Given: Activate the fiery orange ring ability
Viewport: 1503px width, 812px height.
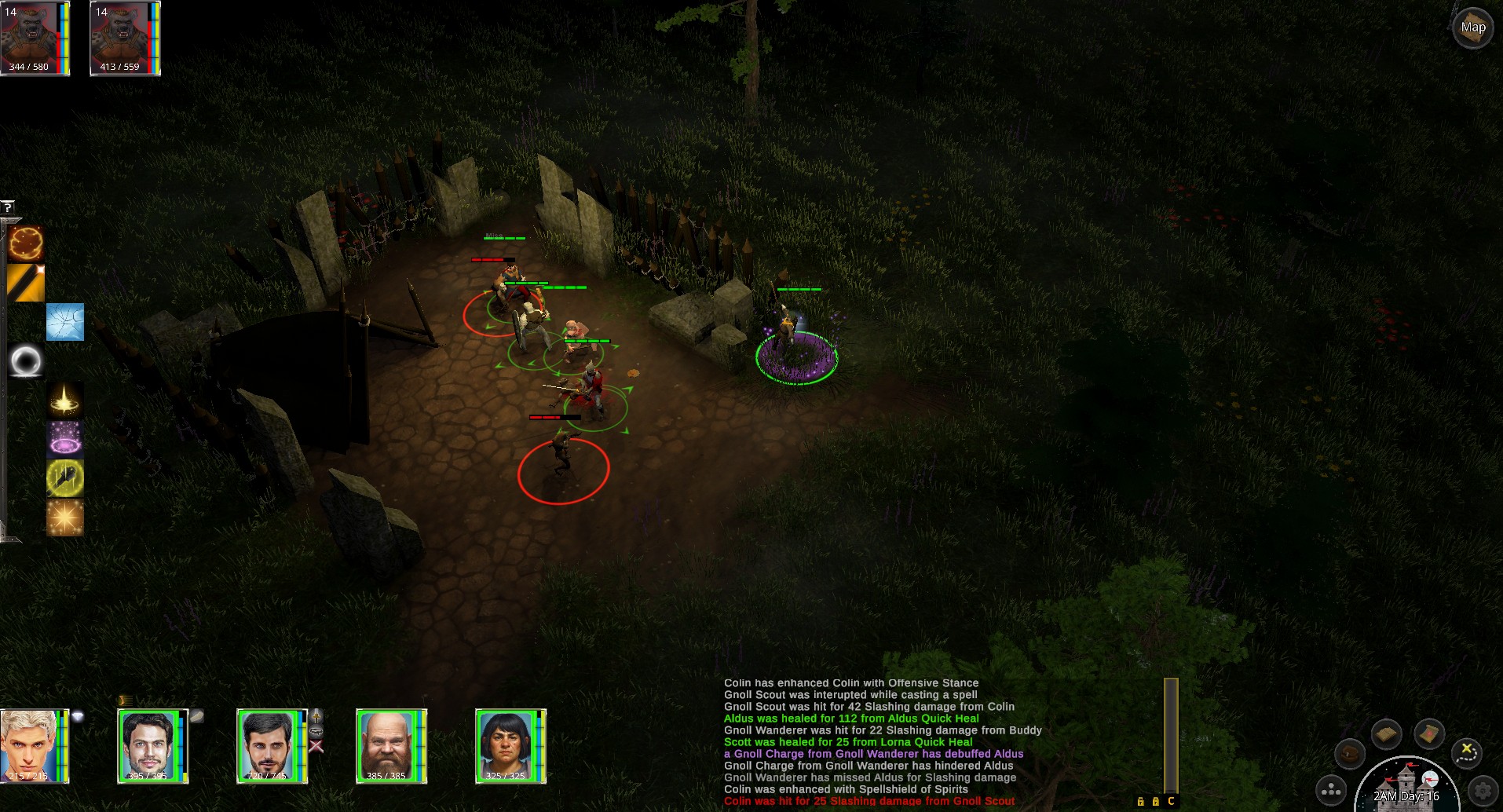Looking at the screenshot, I should pyautogui.click(x=26, y=243).
